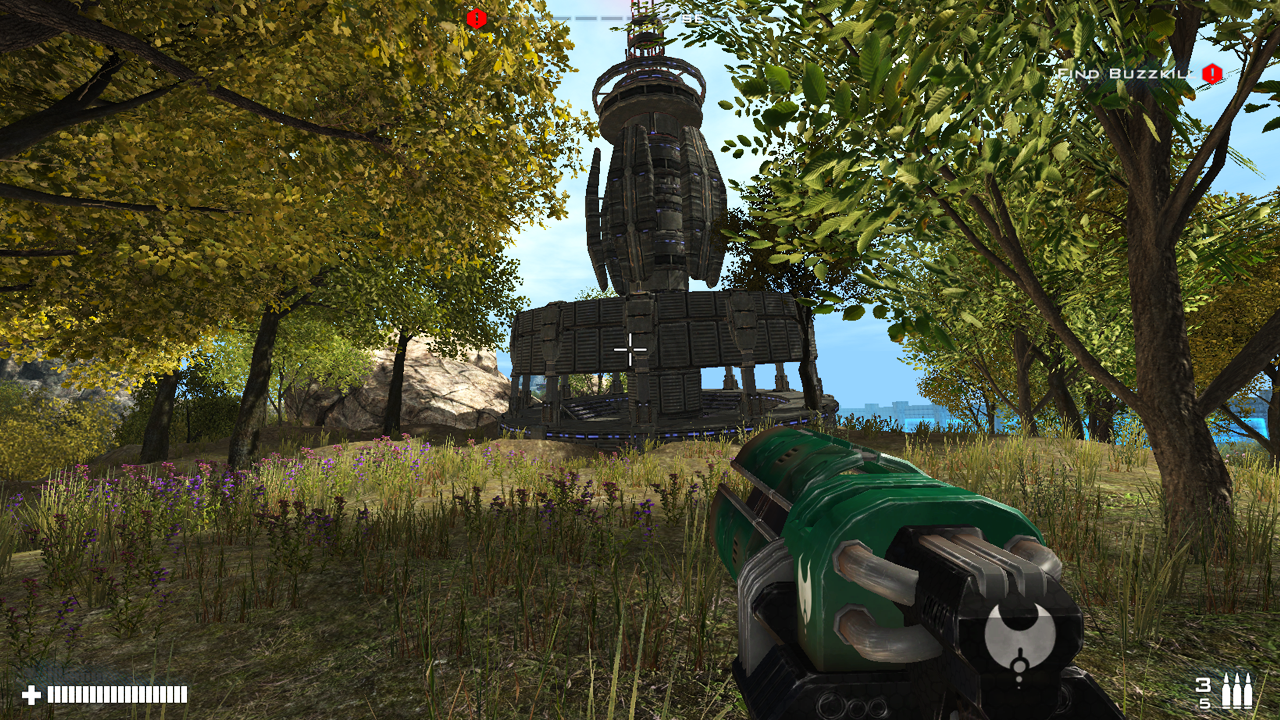Select the health cross icon
The image size is (1280, 720).
pos(34,692)
